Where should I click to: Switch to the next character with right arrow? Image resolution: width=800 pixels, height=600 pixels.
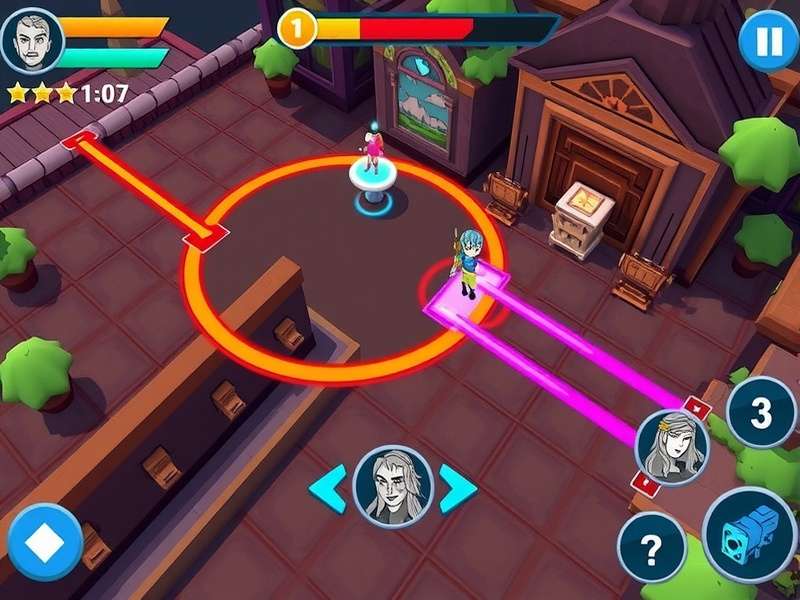pyautogui.click(x=458, y=487)
